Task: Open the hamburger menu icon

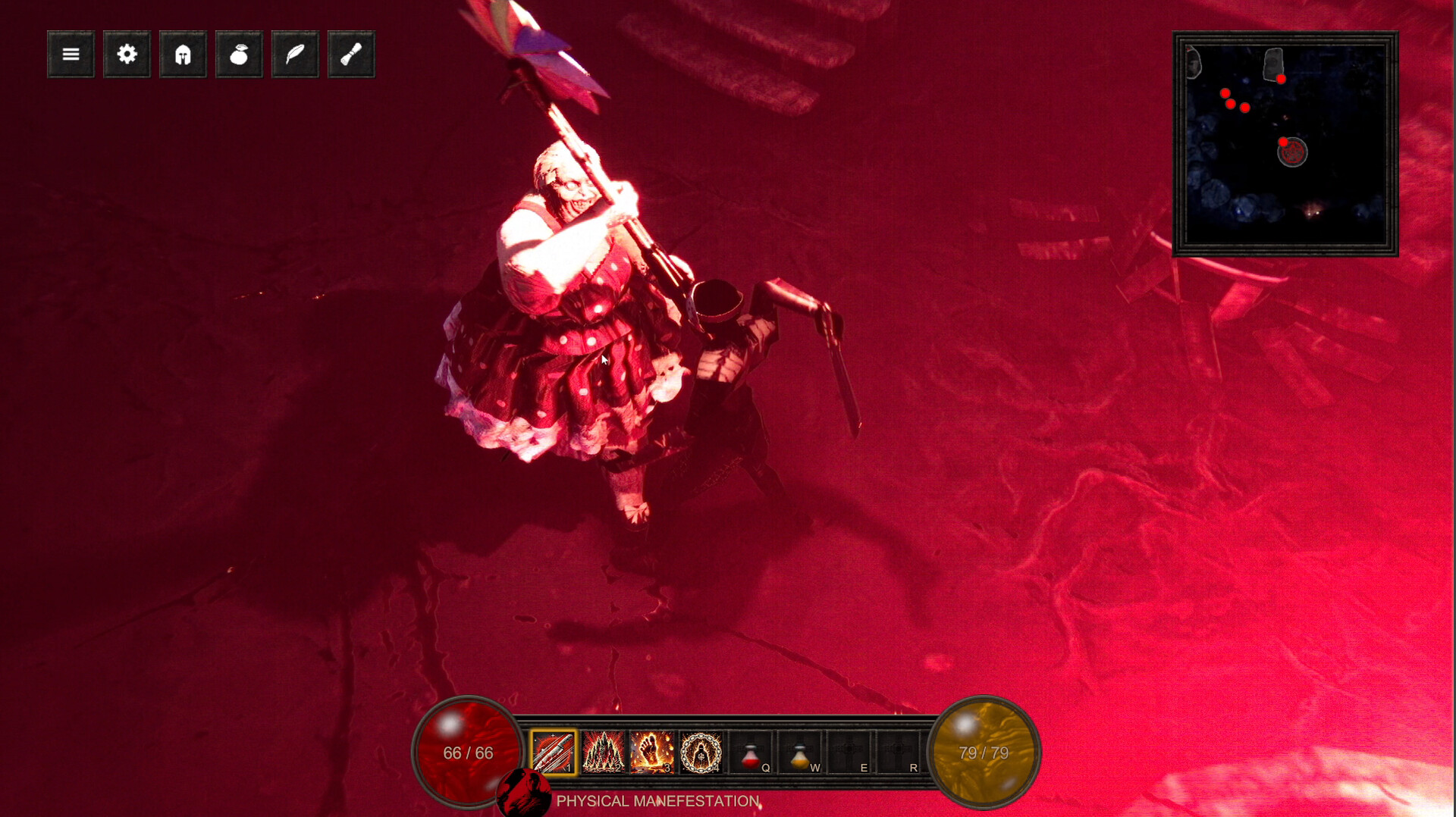Action: point(70,54)
